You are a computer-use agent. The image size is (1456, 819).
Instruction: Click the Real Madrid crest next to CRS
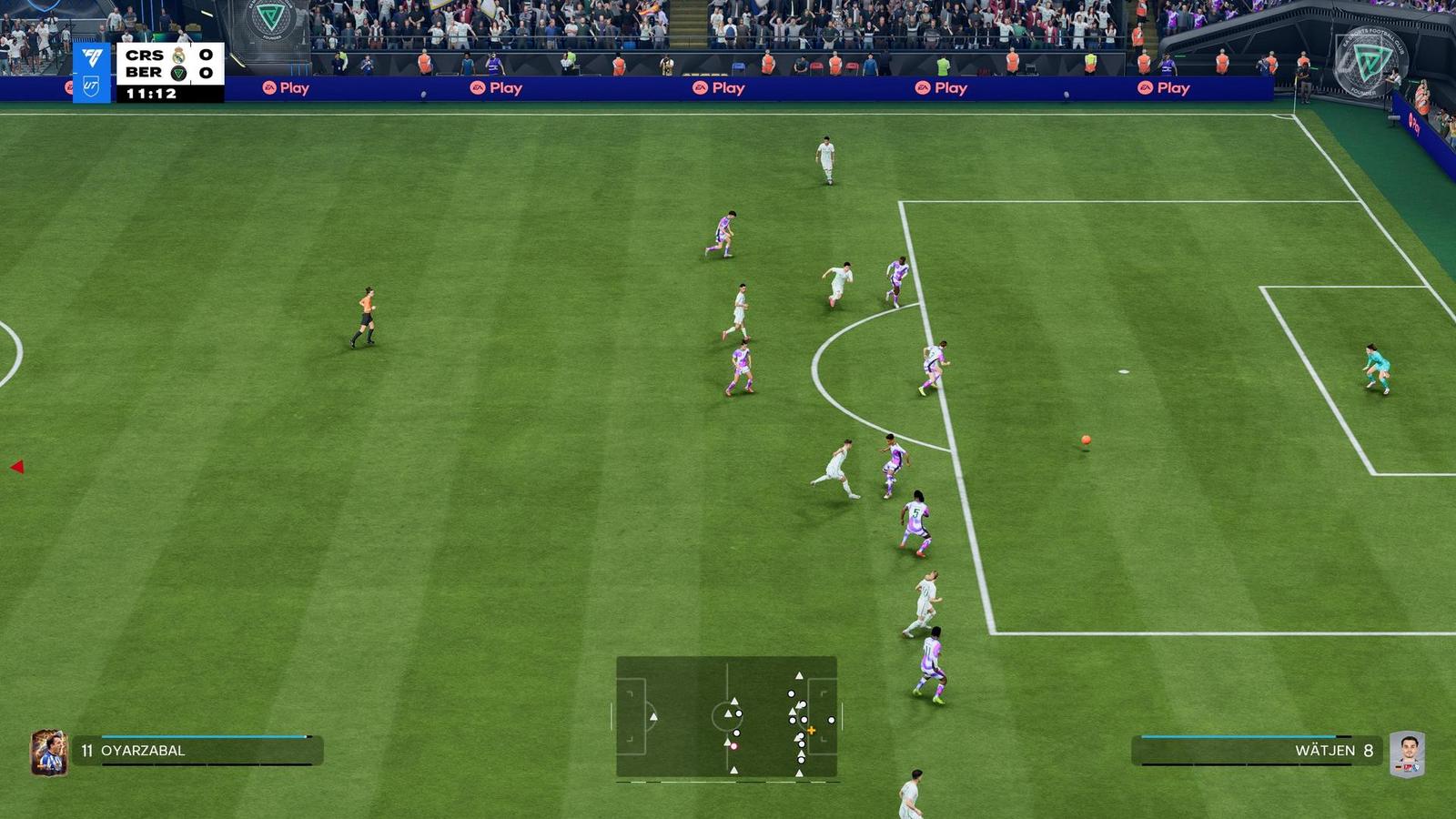point(178,57)
